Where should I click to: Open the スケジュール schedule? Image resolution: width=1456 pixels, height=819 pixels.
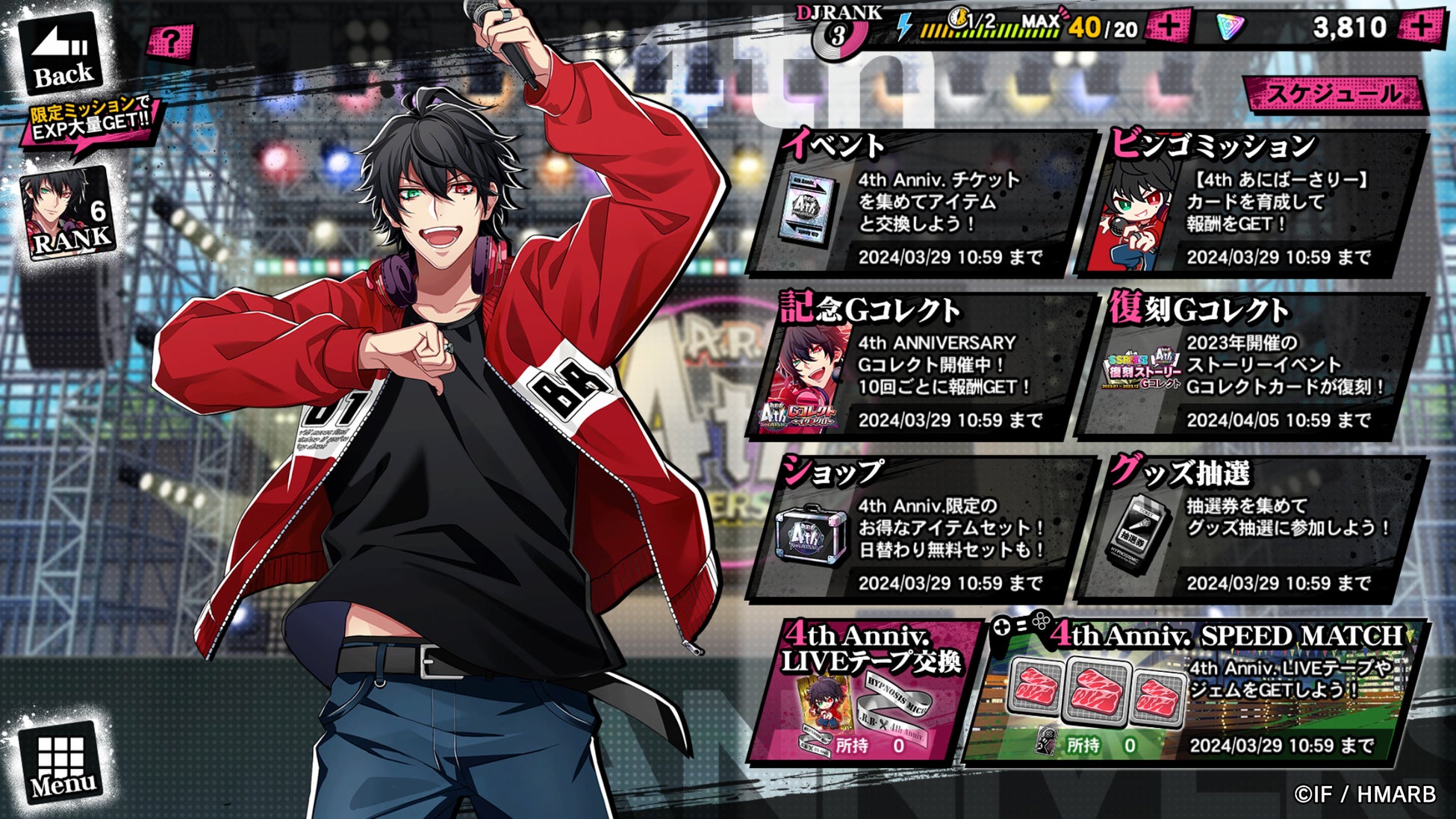[1334, 95]
